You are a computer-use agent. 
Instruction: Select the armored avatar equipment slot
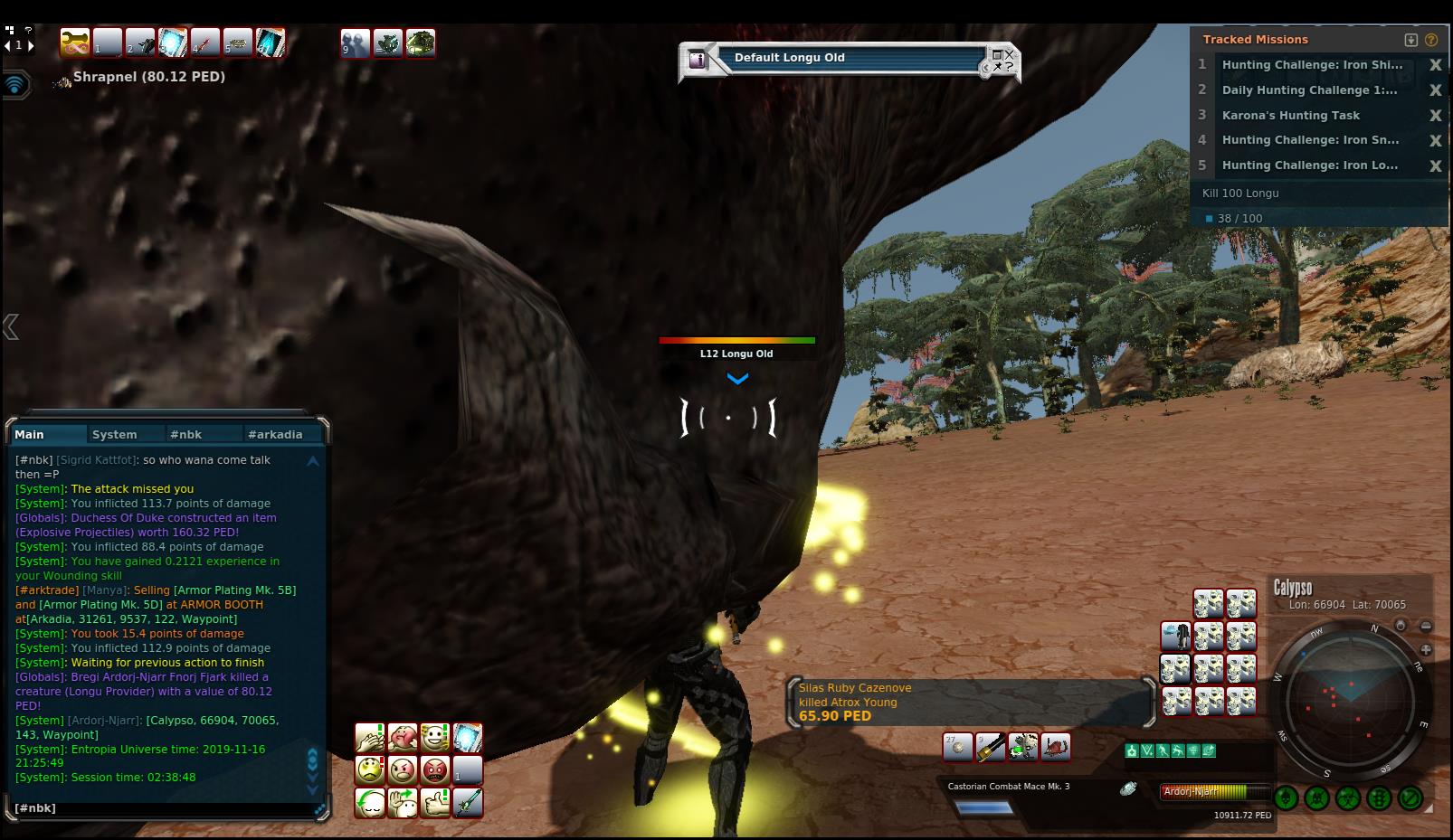pyautogui.click(x=1175, y=637)
